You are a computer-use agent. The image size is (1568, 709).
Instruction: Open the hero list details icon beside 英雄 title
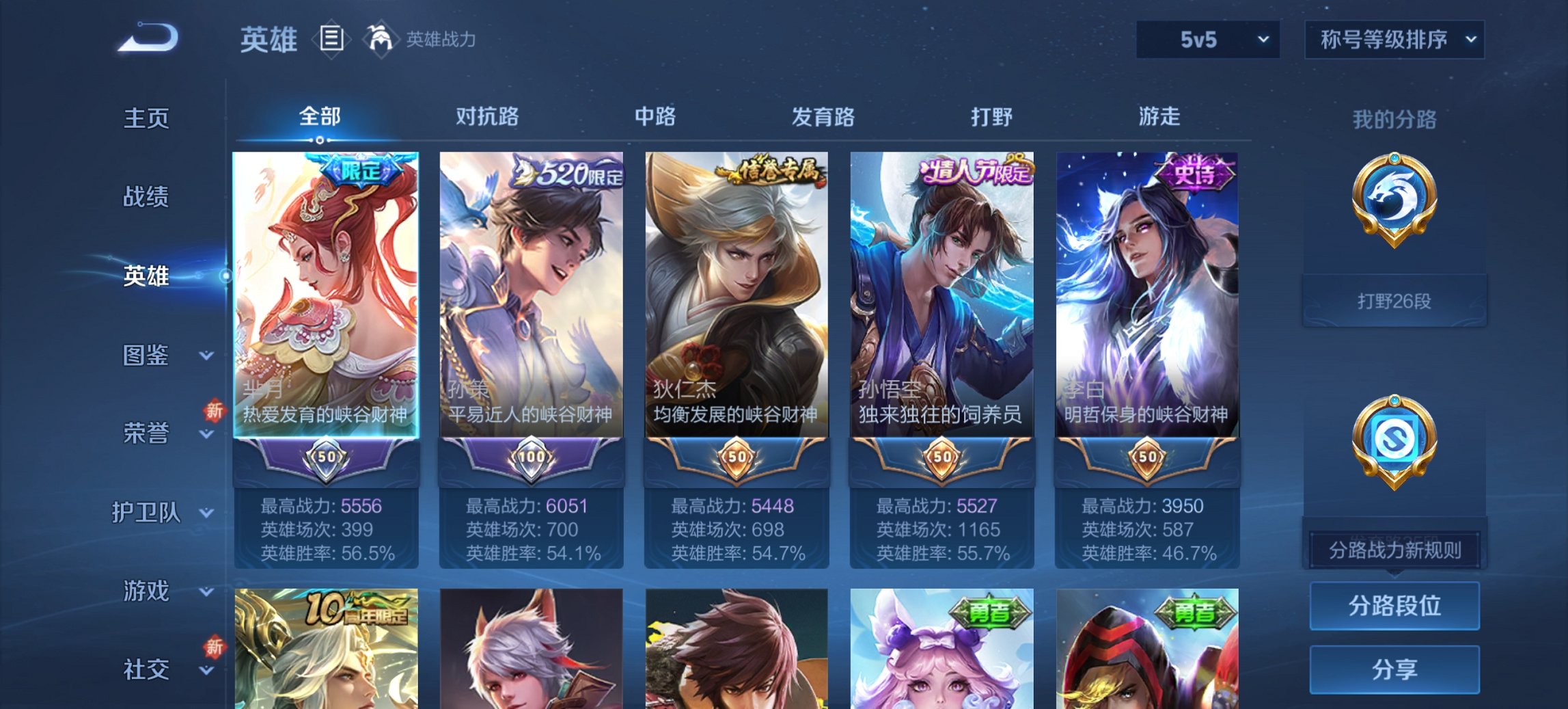tap(333, 40)
